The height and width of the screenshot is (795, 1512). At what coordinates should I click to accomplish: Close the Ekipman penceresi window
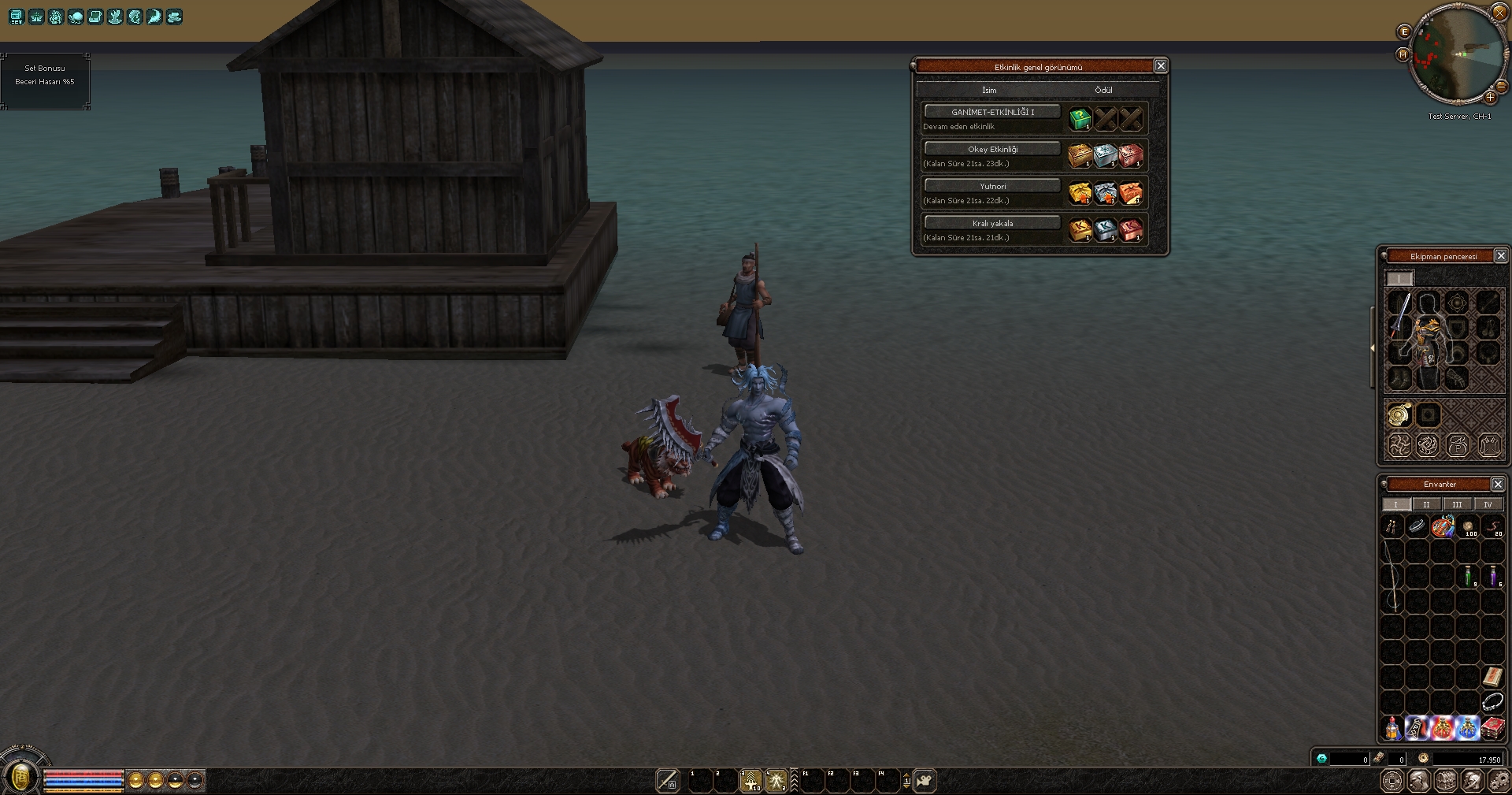(1500, 256)
